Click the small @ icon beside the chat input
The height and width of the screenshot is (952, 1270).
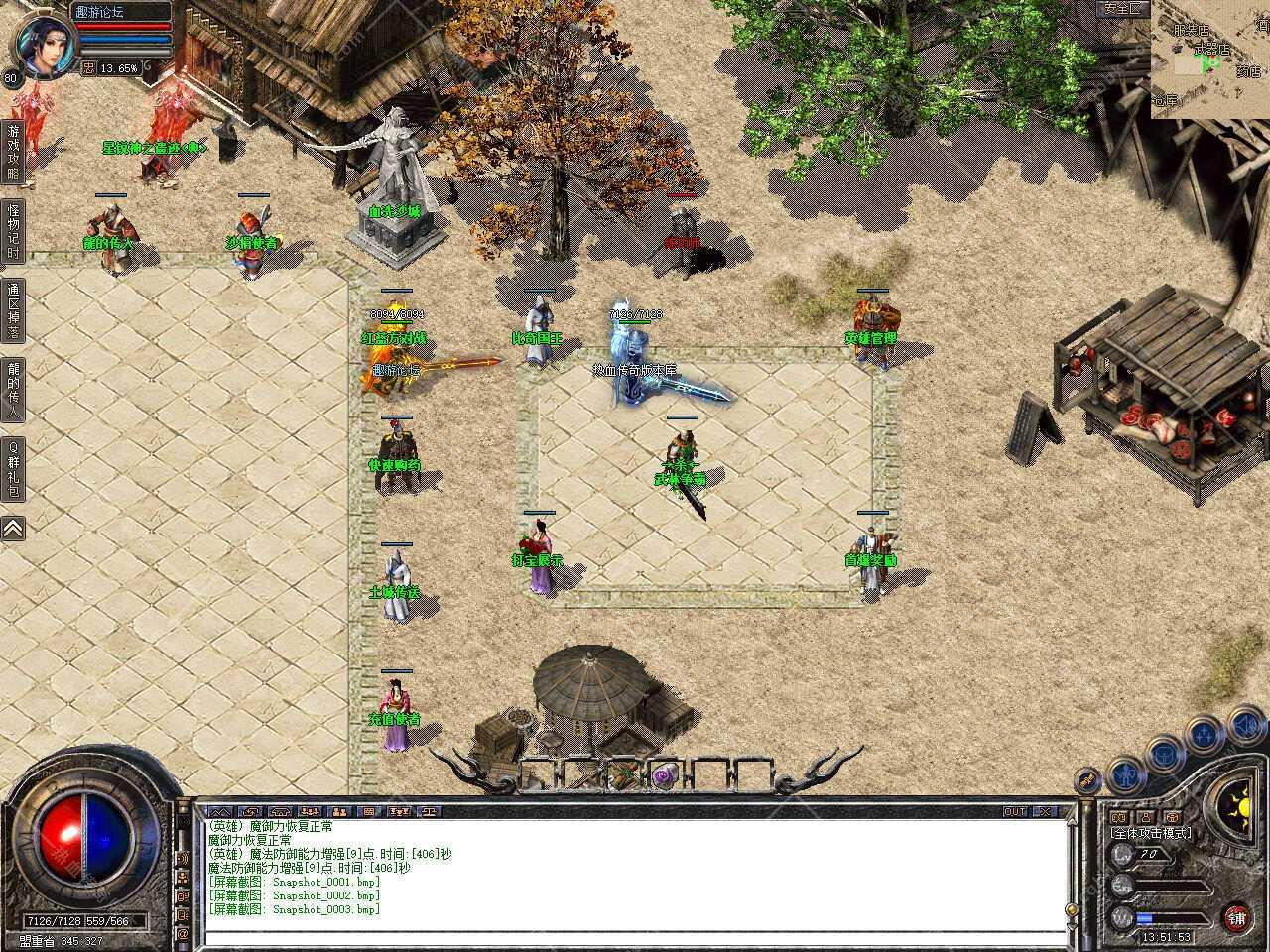pos(182,934)
